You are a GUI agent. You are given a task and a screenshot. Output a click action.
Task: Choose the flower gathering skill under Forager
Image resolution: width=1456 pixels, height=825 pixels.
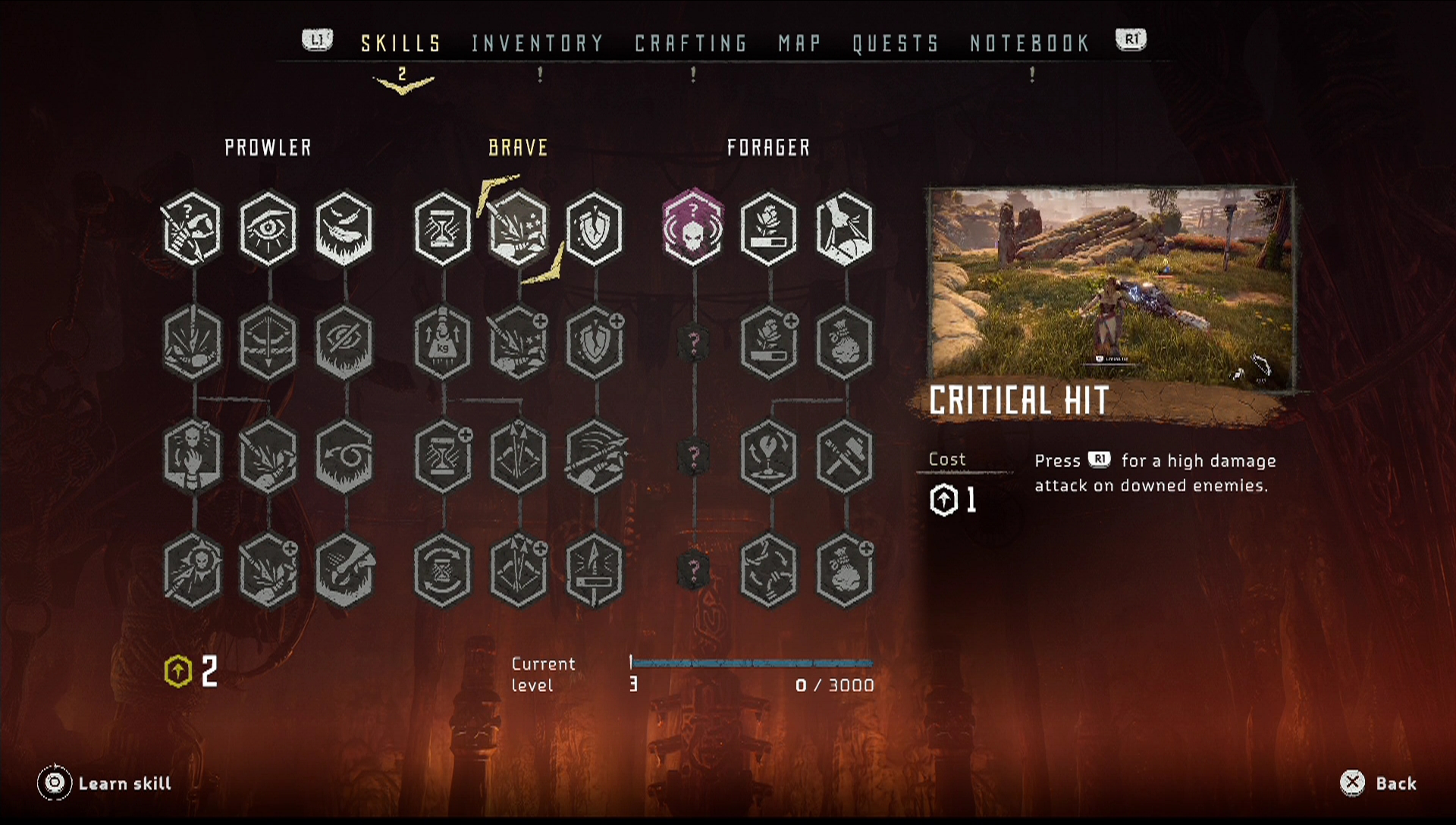(768, 228)
